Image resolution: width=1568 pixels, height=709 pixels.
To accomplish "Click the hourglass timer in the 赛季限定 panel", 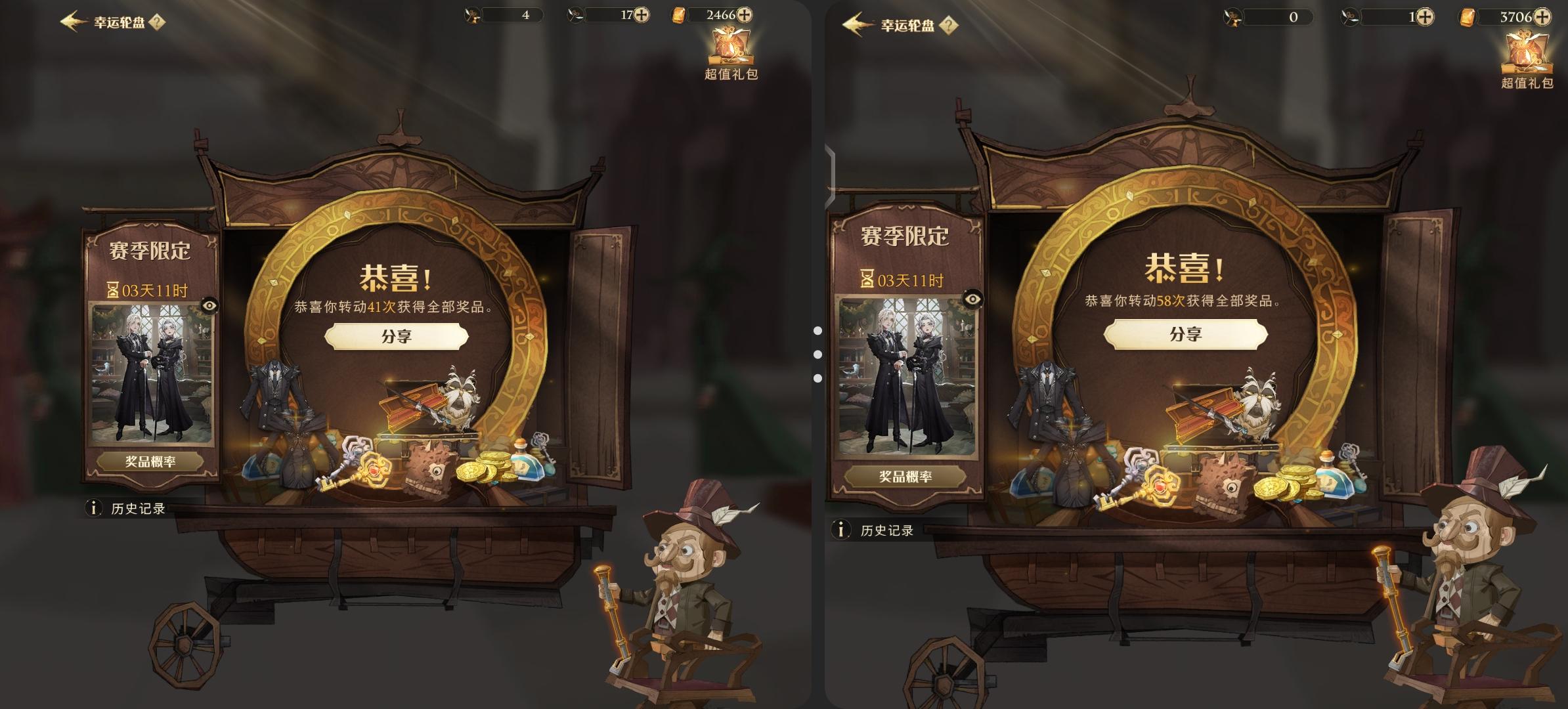I will pos(116,288).
